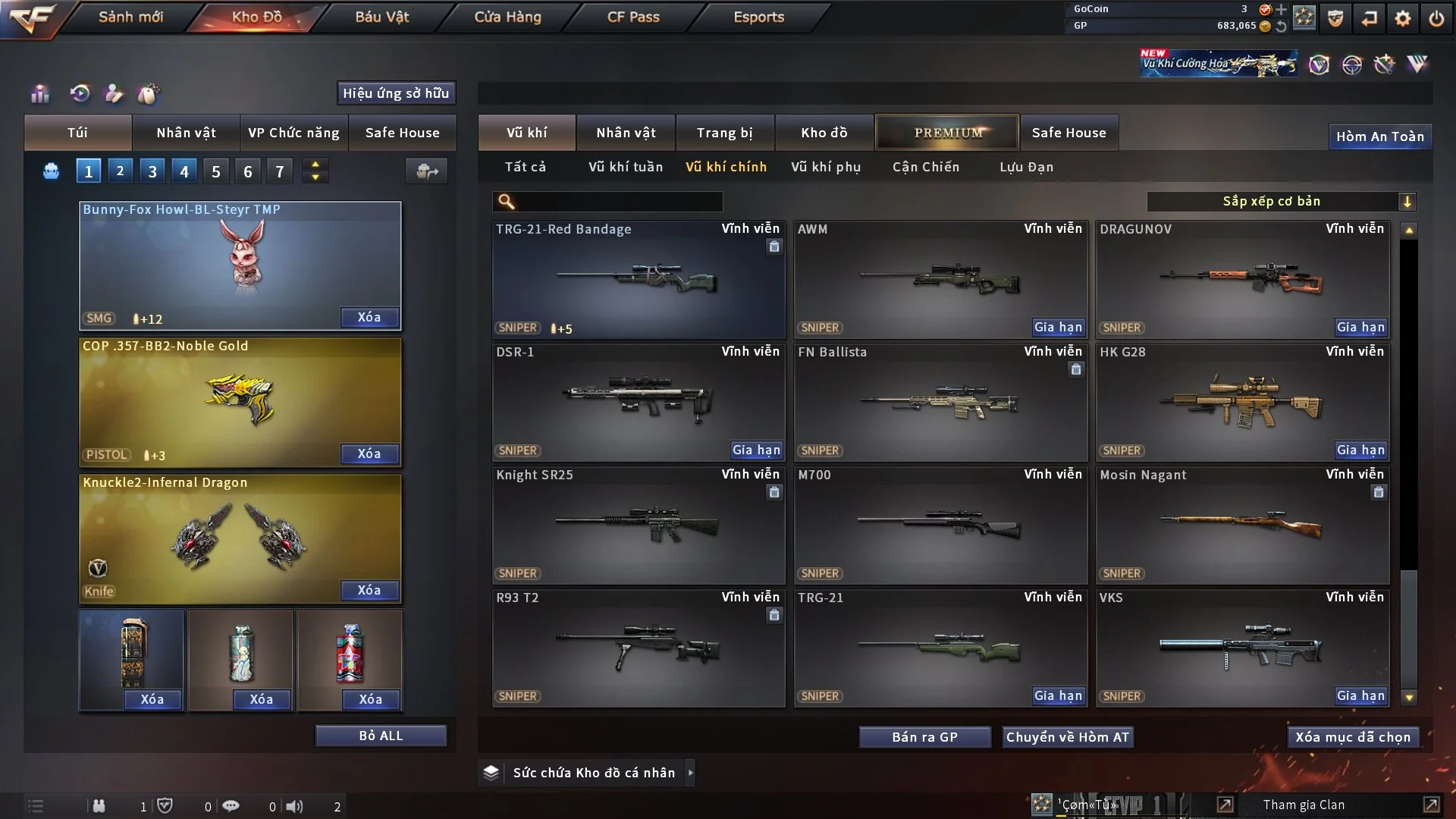Sell selected item via Bán ra GP
This screenshot has width=1456, height=819.
click(924, 737)
